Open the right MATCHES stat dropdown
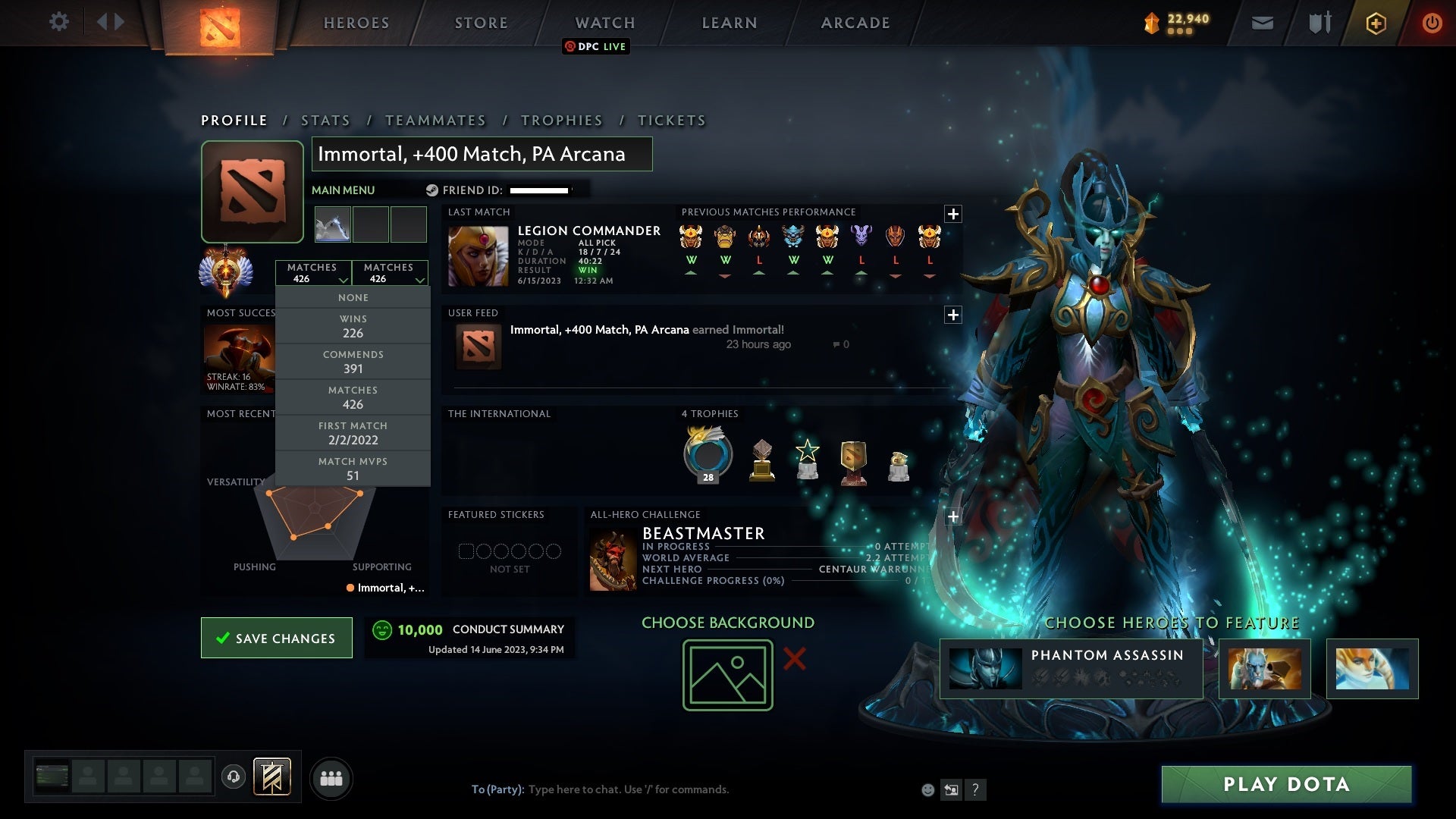 coord(390,272)
